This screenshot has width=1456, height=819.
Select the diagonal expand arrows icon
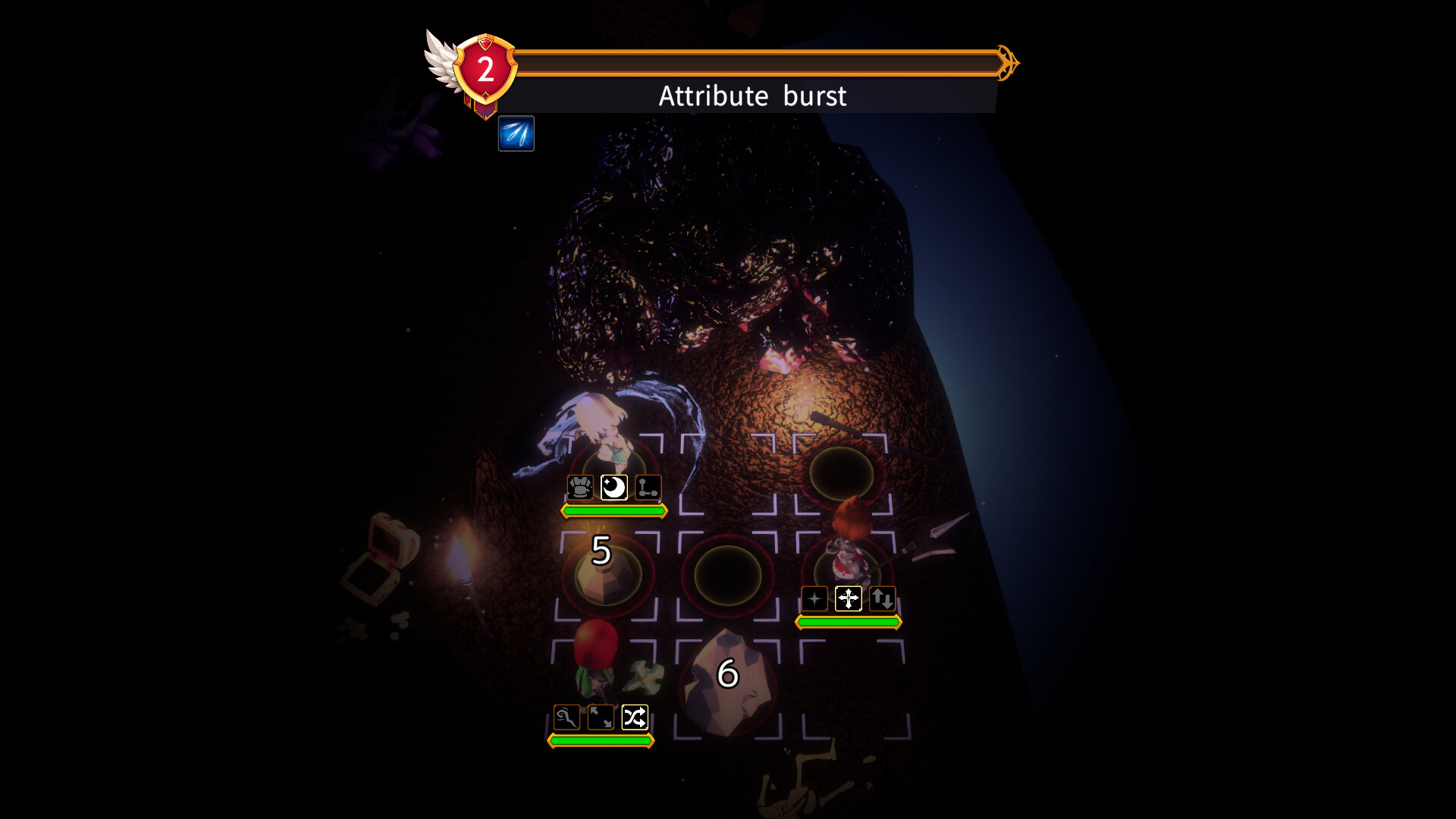pyautogui.click(x=601, y=716)
